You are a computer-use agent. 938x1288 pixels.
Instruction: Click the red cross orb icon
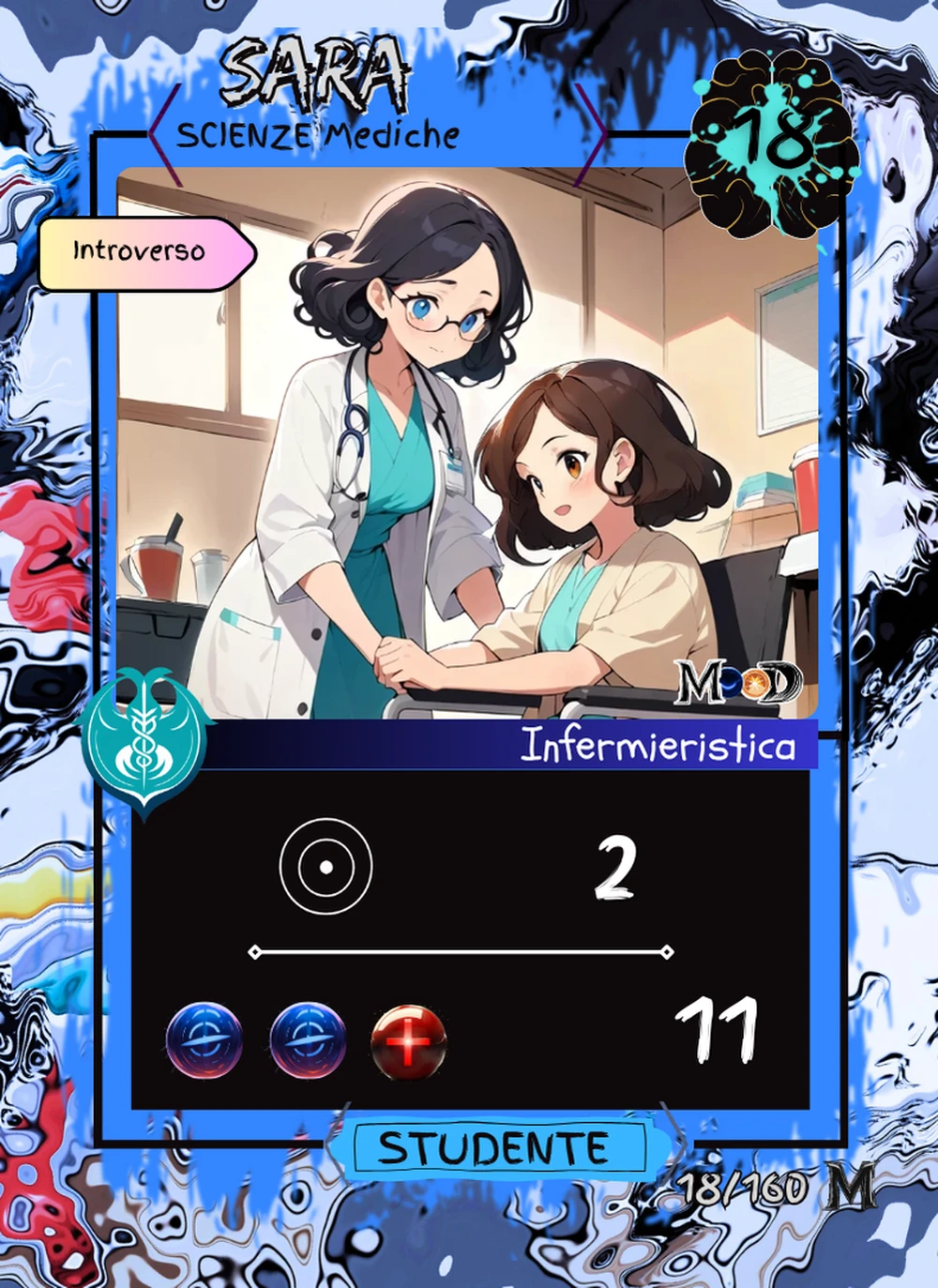[408, 1042]
